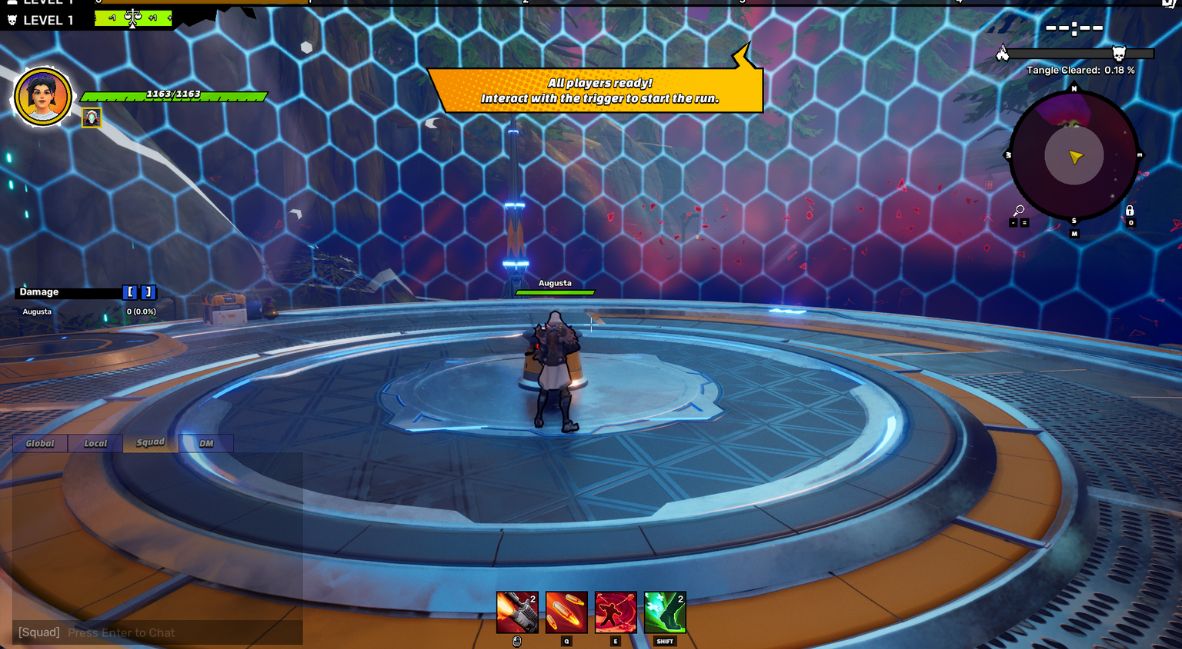This screenshot has height=649, width=1182.
Task: Select the Squad chat tab
Action: click(150, 443)
